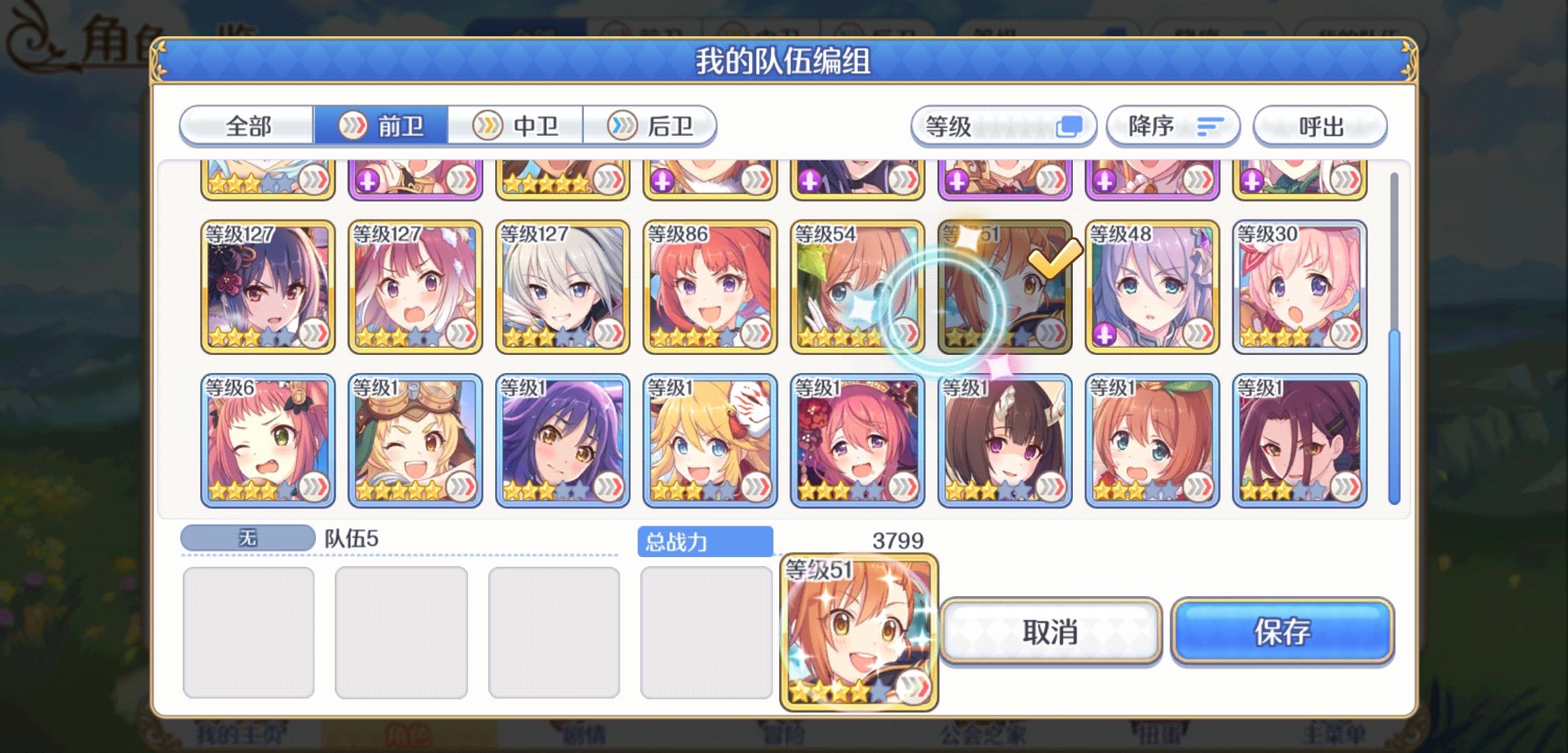
Task: Toggle selection of the level 54 character
Action: click(858, 286)
